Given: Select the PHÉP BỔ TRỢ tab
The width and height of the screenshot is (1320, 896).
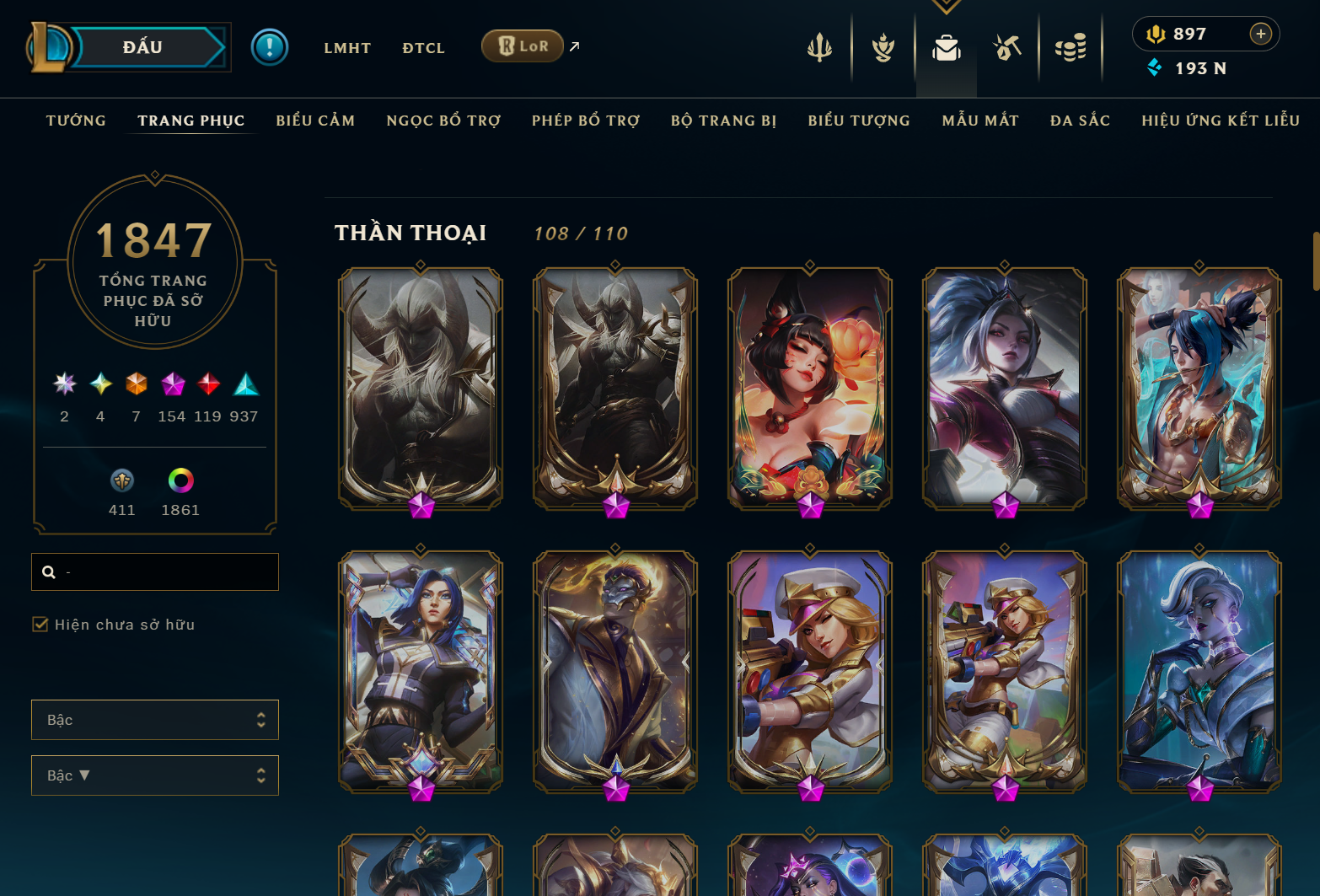Looking at the screenshot, I should pyautogui.click(x=586, y=121).
